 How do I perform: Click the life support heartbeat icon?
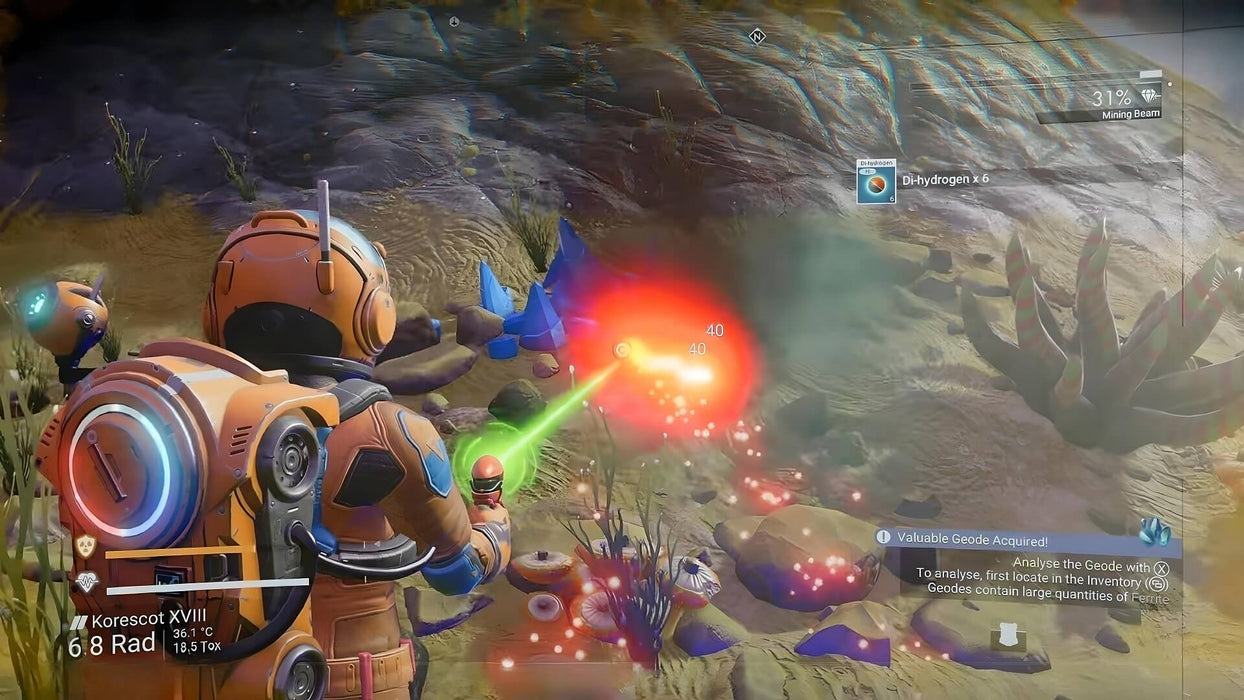87,582
